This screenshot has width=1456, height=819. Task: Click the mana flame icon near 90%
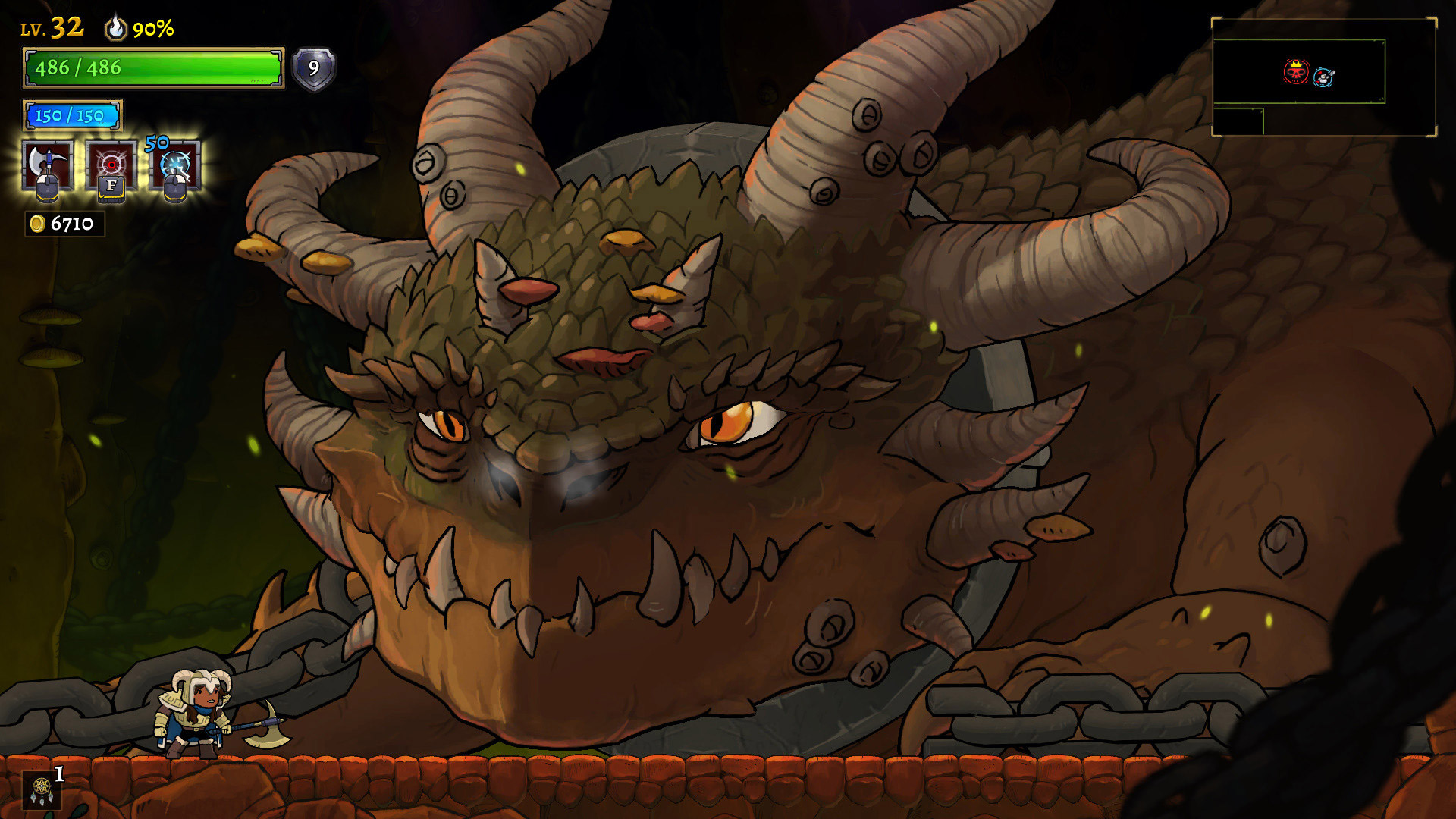pos(115,28)
